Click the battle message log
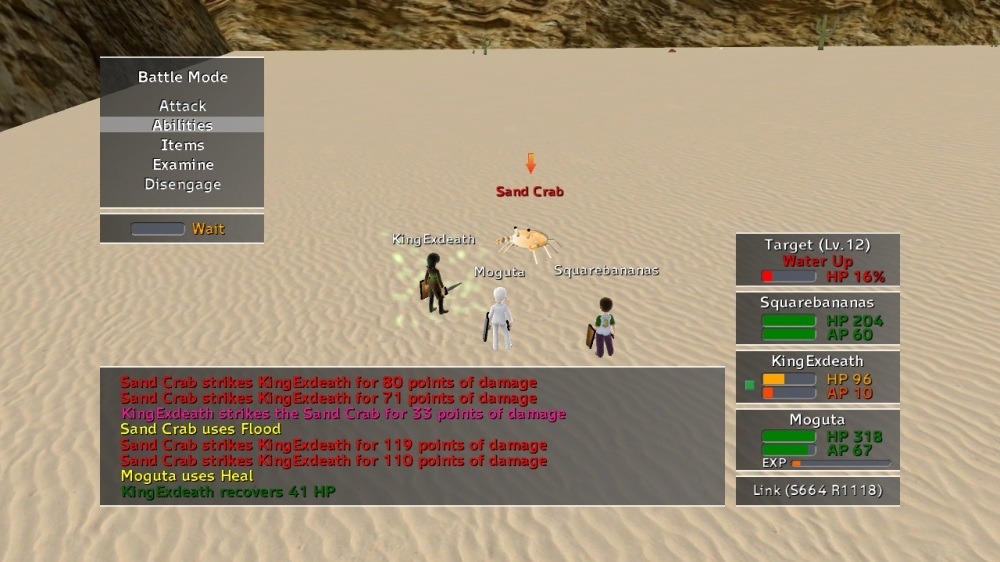Viewport: 1000px width, 562px height. pyautogui.click(x=412, y=436)
